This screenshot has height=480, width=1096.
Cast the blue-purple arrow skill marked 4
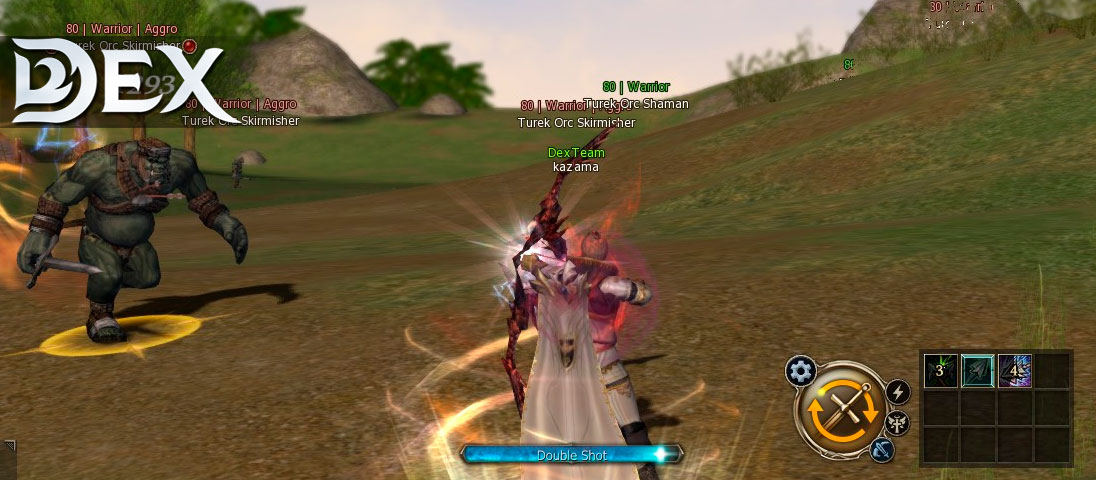1014,371
